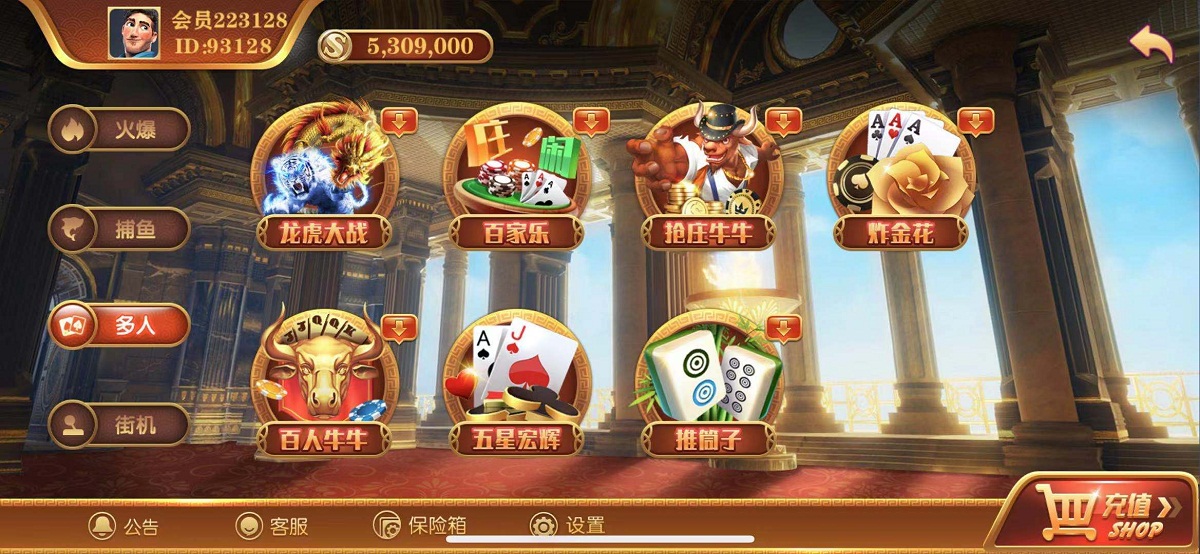
Task: Select the 抢庄牛牛 bull game
Action: 710,176
